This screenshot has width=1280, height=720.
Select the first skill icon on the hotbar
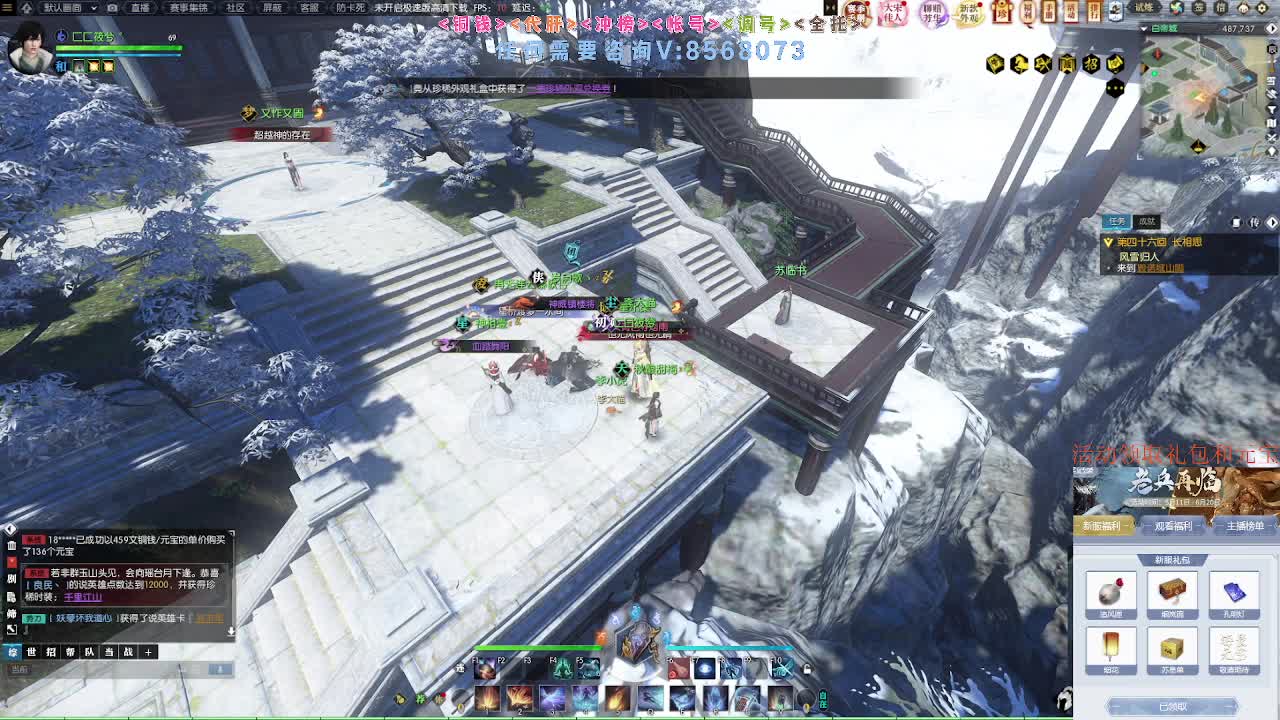(x=487, y=698)
